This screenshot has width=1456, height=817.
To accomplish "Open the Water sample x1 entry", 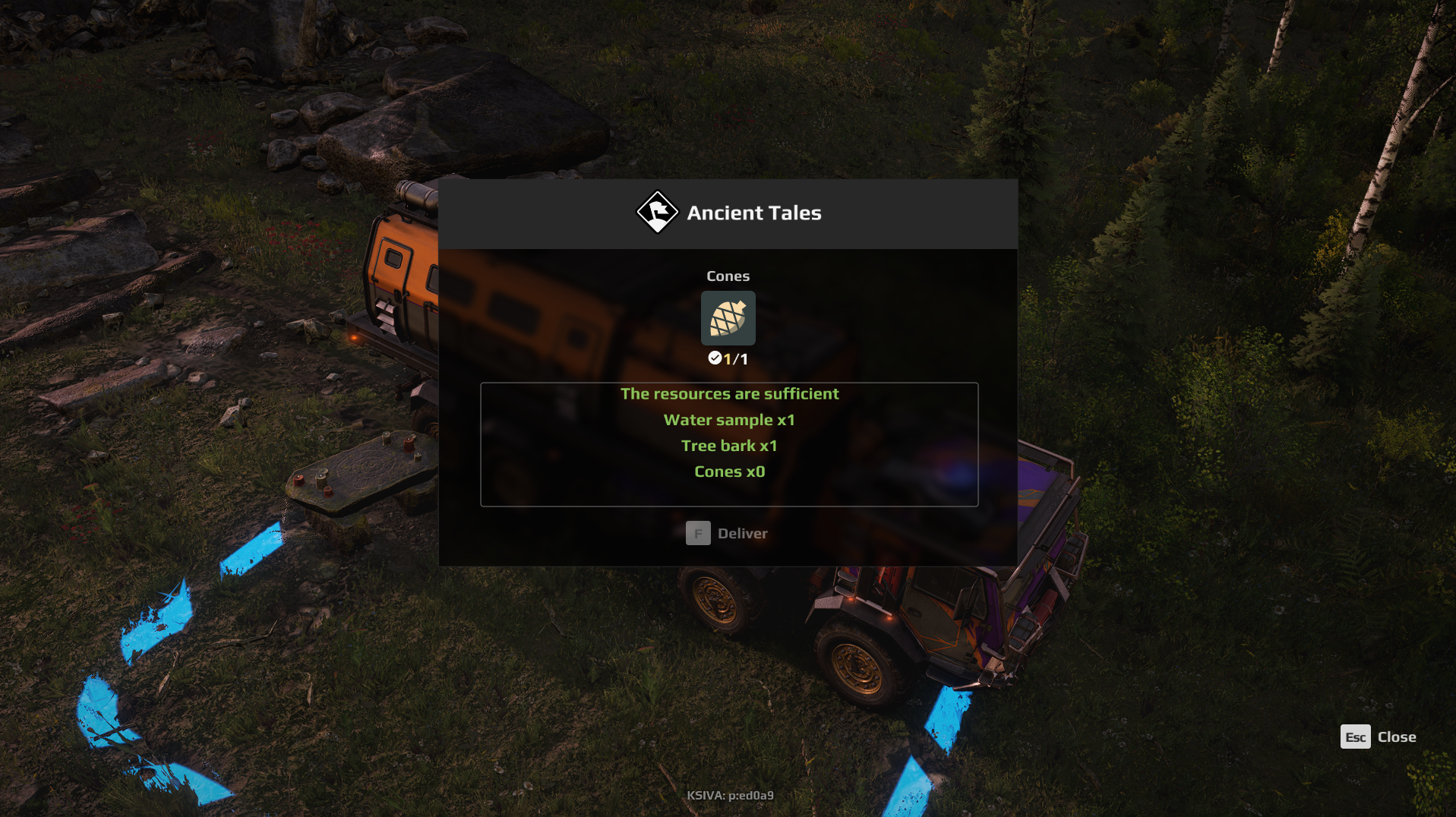I will [x=728, y=419].
